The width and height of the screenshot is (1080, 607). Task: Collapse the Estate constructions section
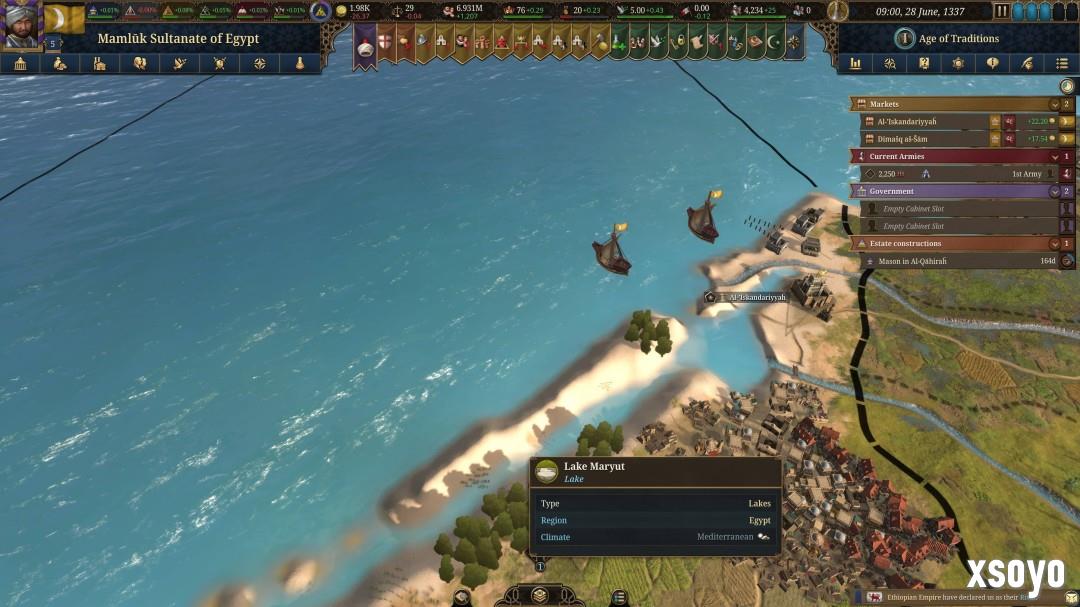coord(1054,243)
